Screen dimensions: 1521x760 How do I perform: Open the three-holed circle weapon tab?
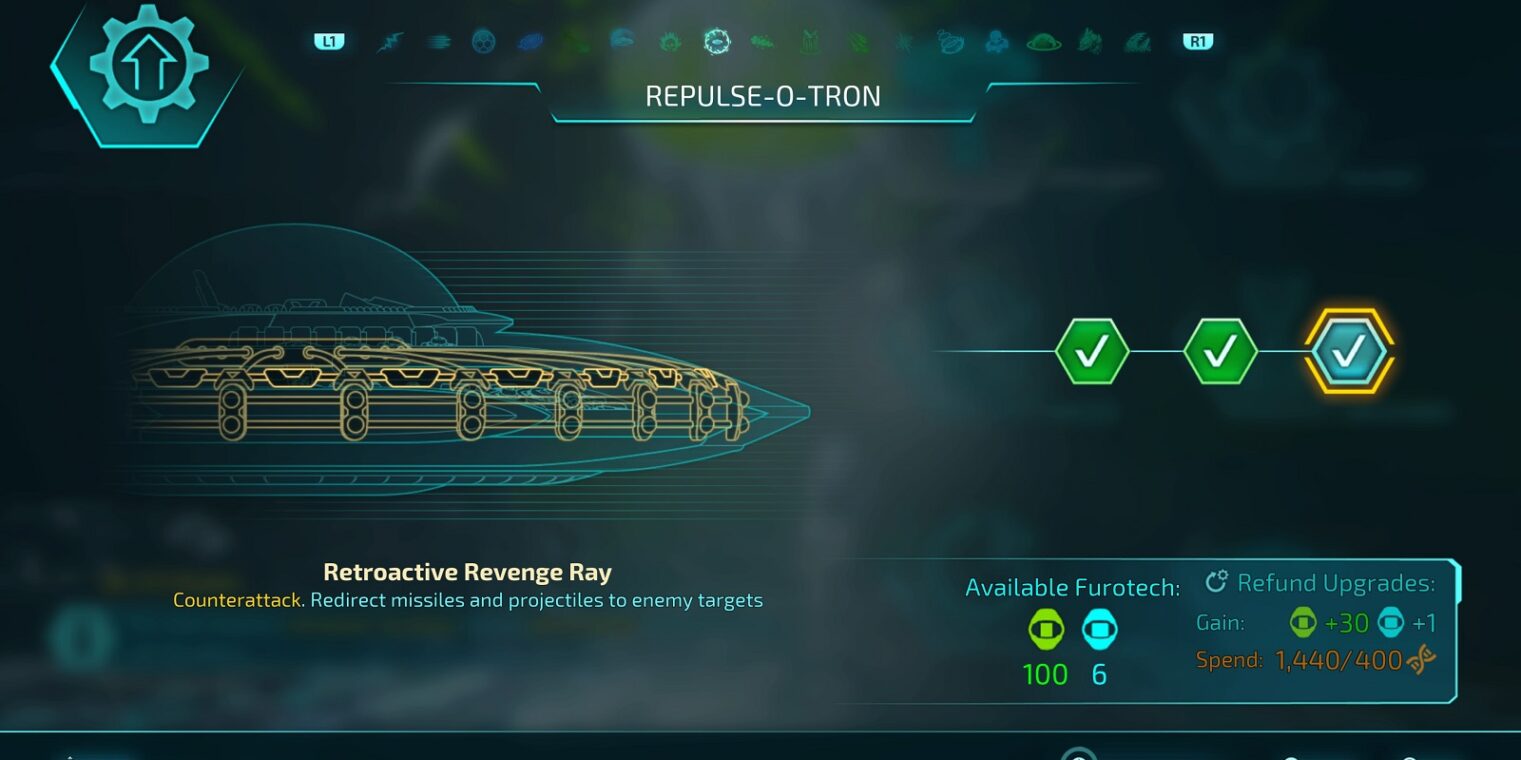(x=484, y=42)
